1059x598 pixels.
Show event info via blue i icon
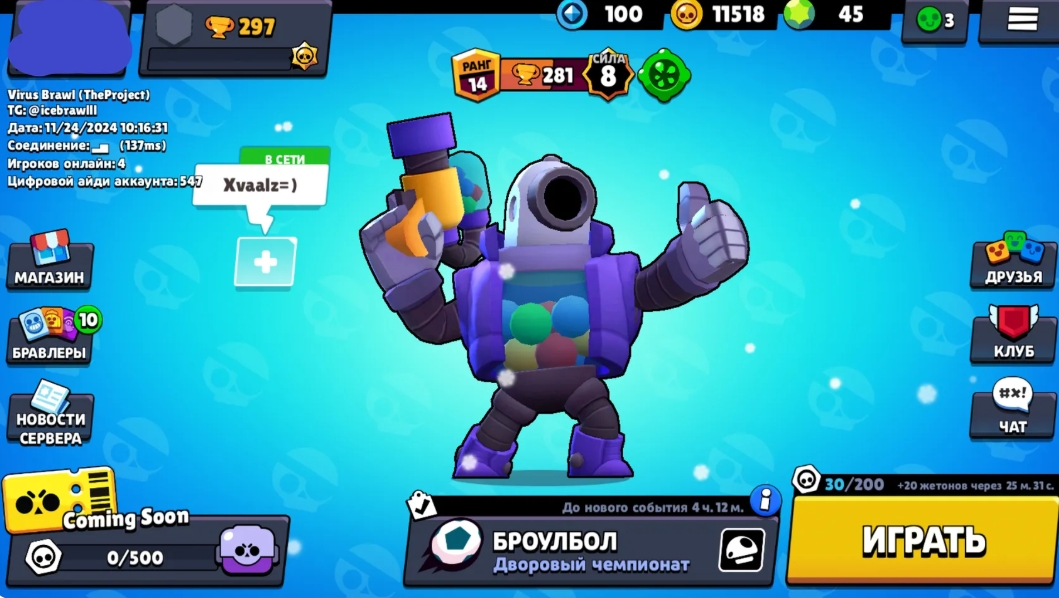(765, 499)
